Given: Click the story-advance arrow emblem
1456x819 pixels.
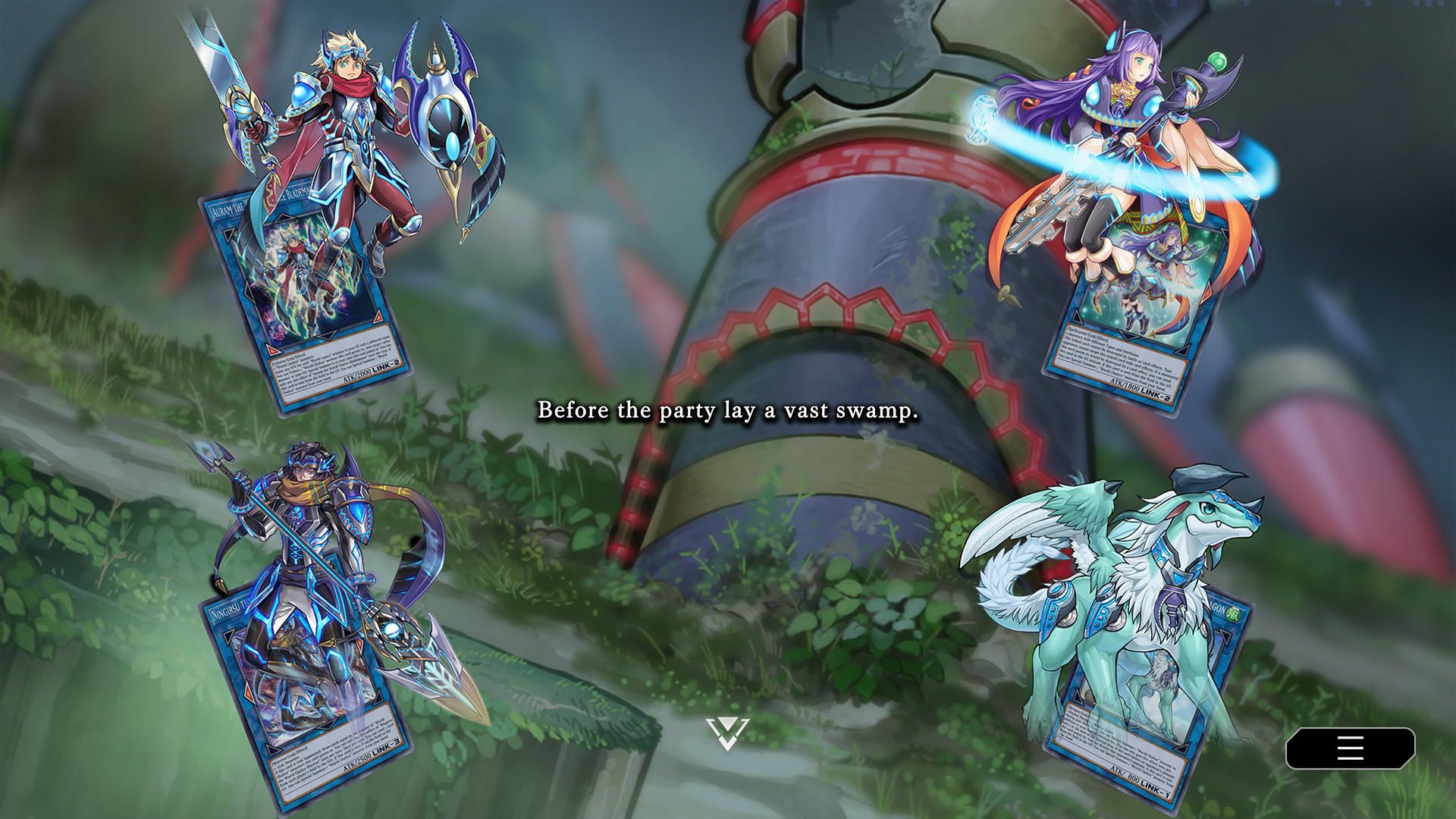Looking at the screenshot, I should (x=729, y=729).
